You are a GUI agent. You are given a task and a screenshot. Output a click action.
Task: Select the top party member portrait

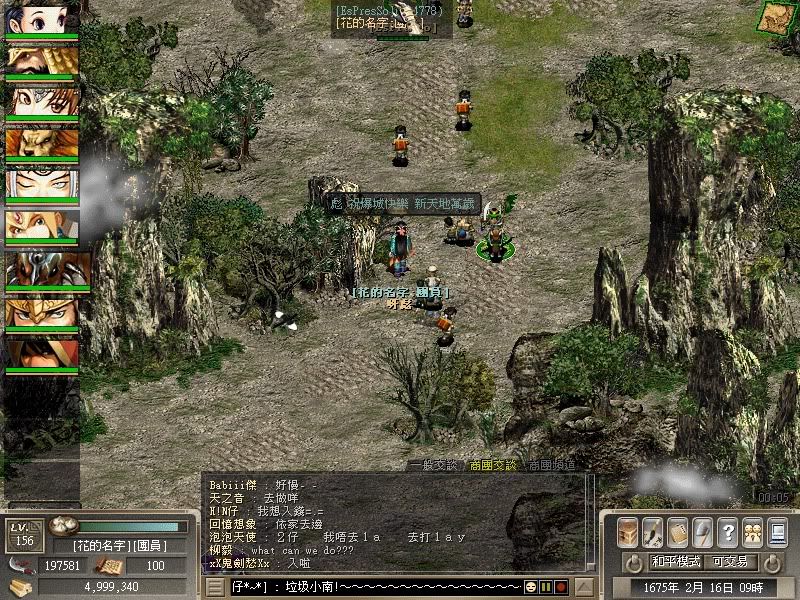[43, 20]
